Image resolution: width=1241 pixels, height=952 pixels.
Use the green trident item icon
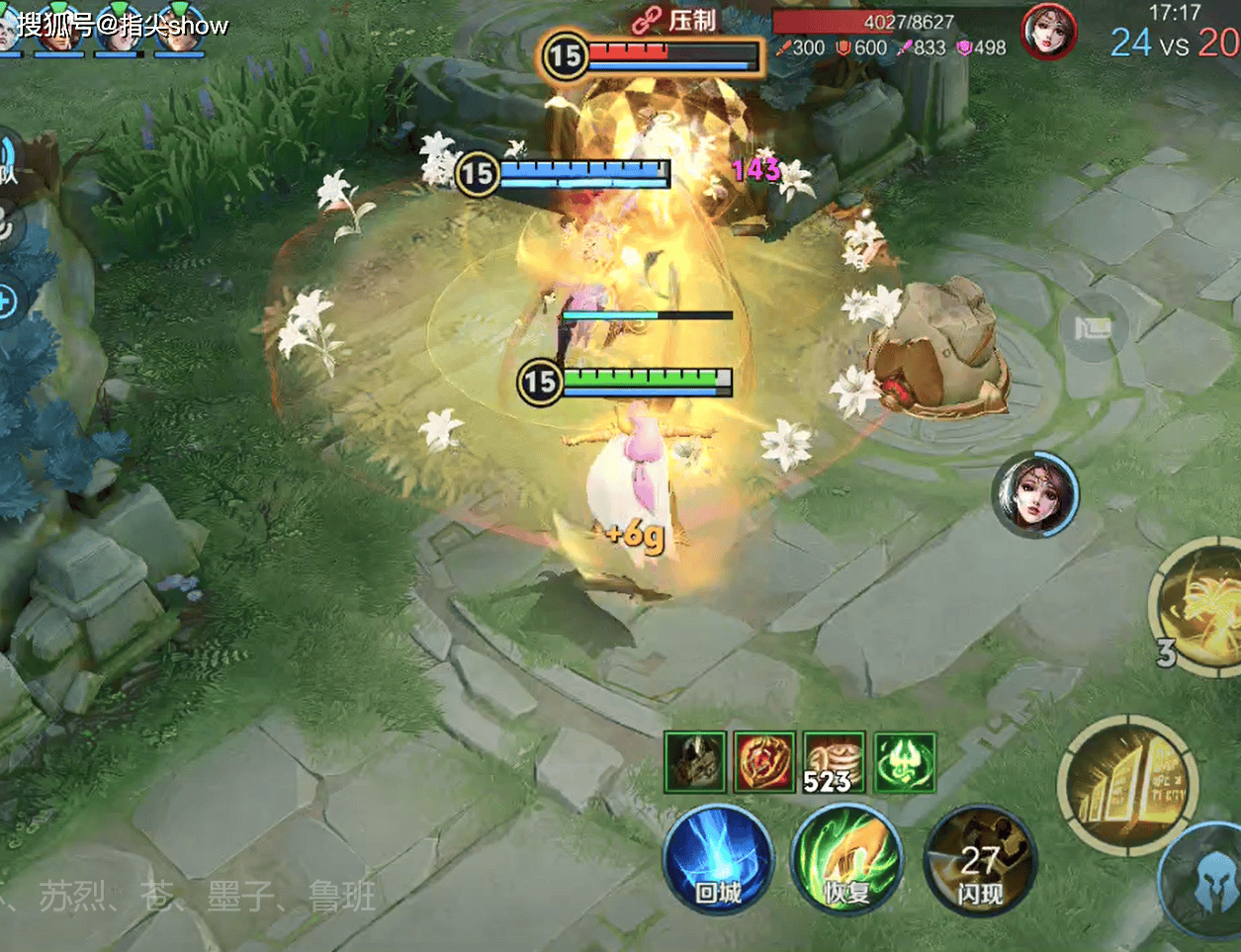point(905,762)
